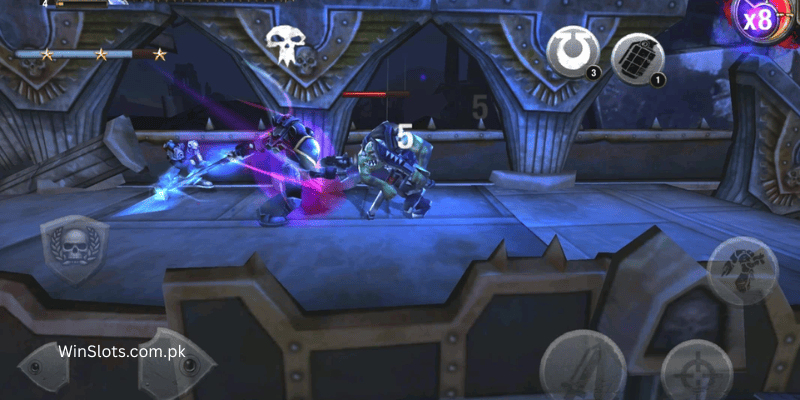
Task: Use the armored fist action button
Action: click(743, 271)
